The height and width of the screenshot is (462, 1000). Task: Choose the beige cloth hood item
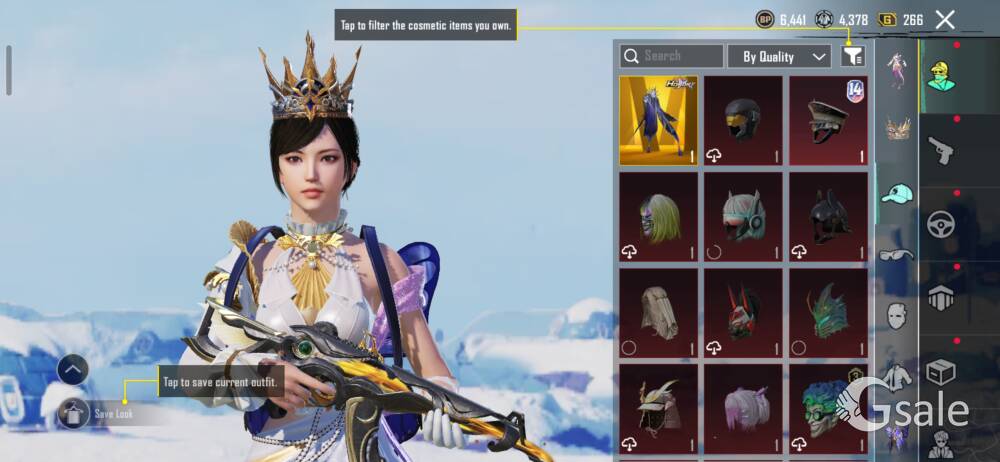658,312
